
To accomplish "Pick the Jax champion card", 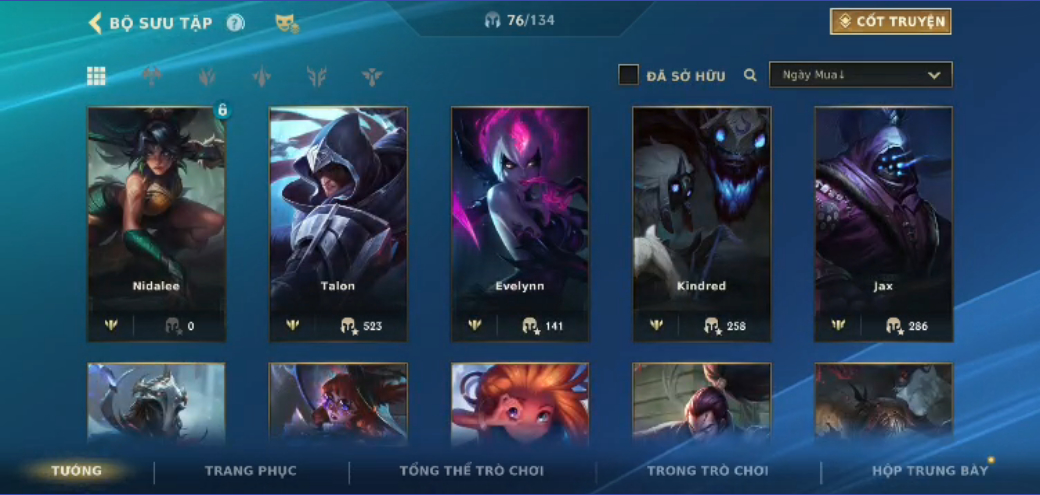I will tap(883, 224).
